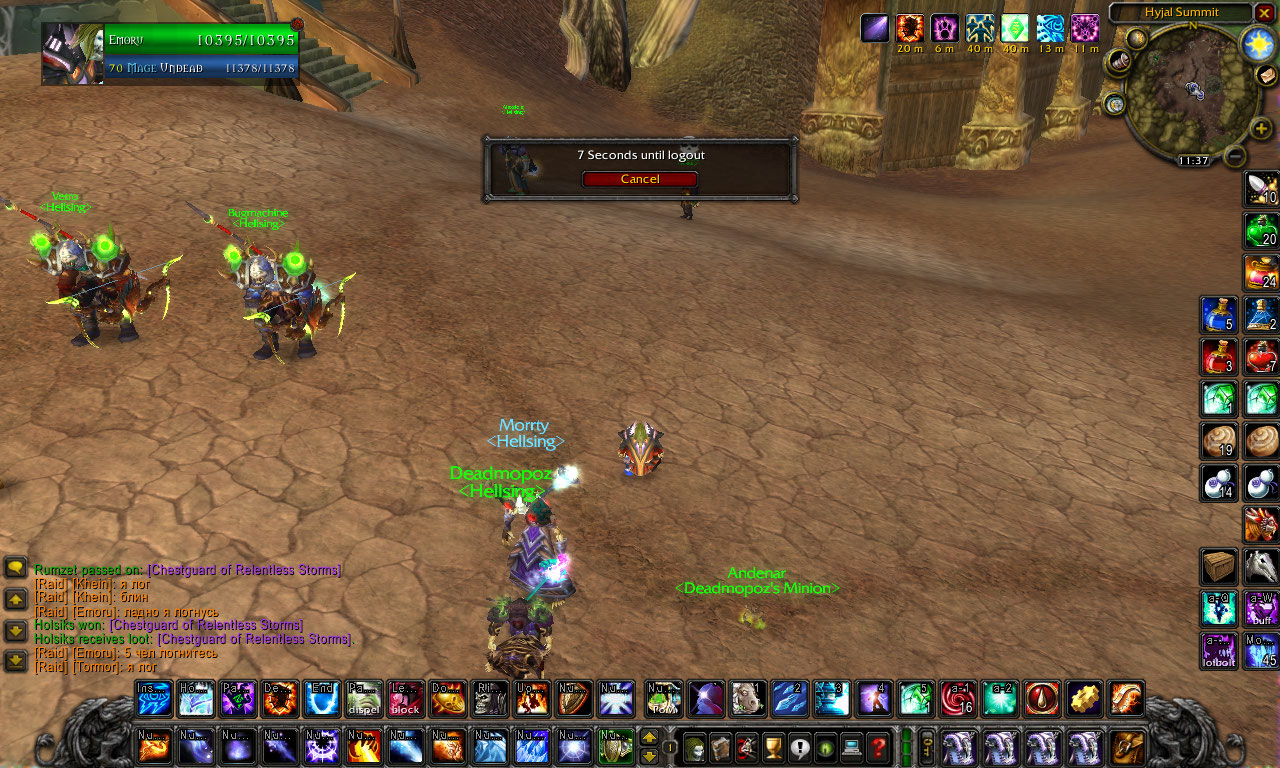Open the computer main menu micro button
The width and height of the screenshot is (1280, 768).
coord(851,746)
